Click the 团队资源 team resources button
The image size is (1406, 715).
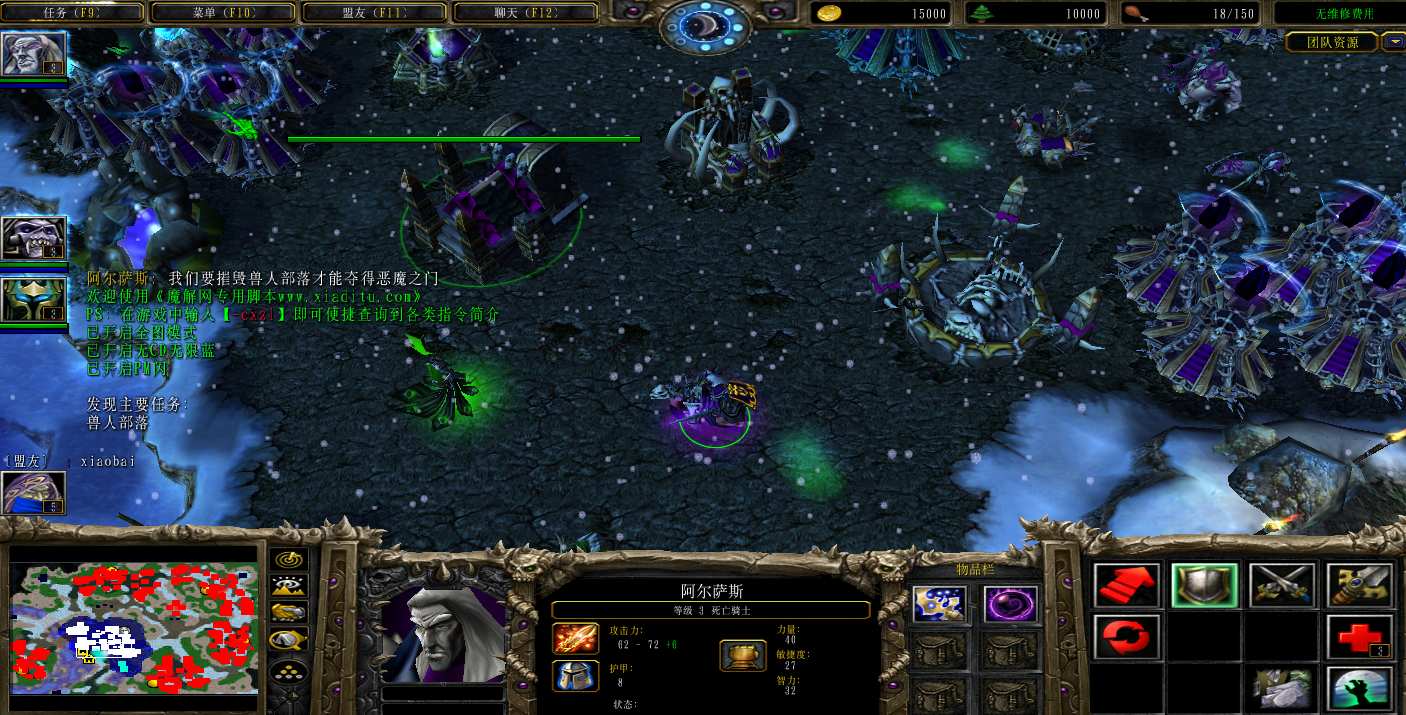coord(1333,42)
